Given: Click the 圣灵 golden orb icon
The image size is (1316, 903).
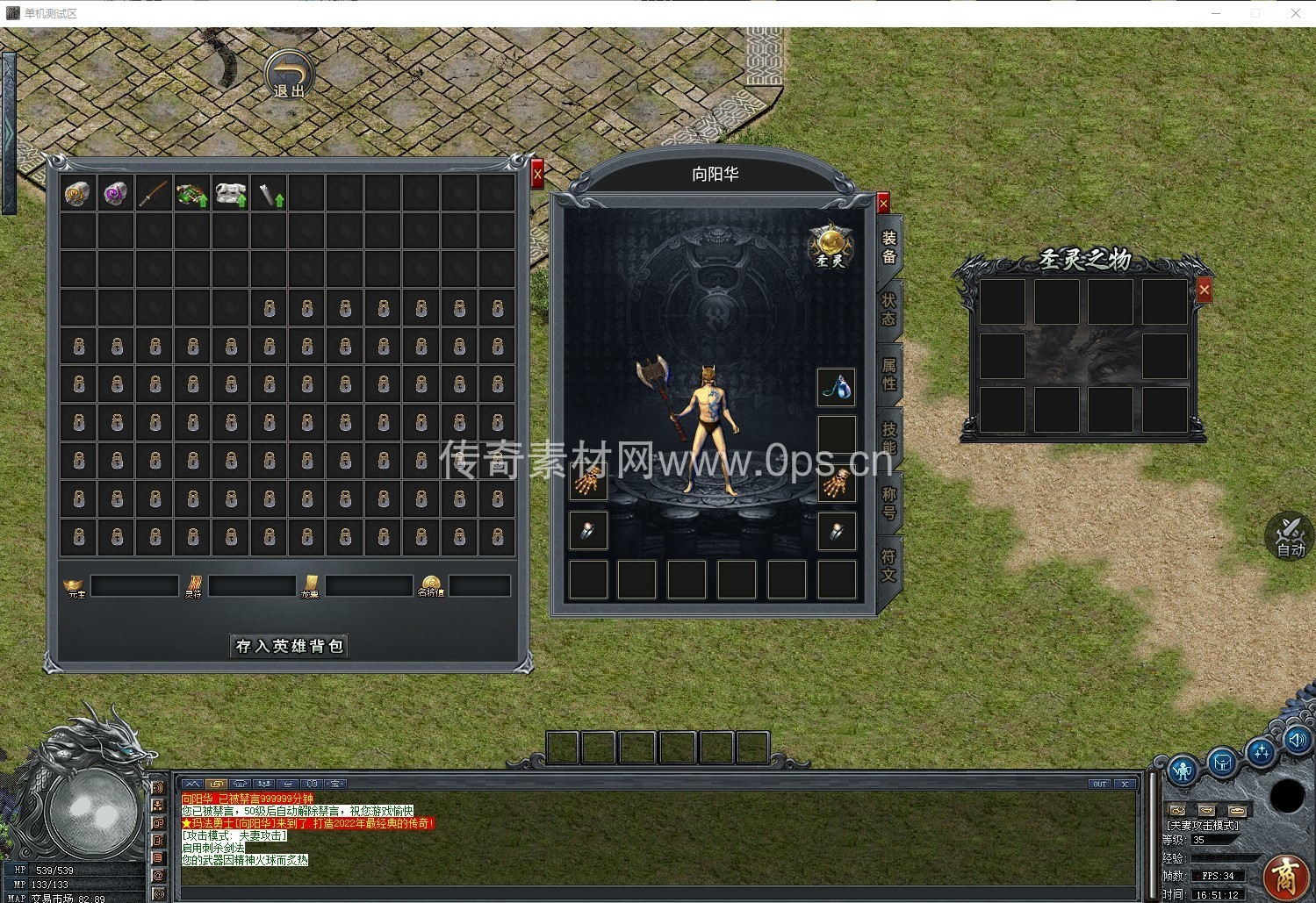Looking at the screenshot, I should pyautogui.click(x=831, y=245).
